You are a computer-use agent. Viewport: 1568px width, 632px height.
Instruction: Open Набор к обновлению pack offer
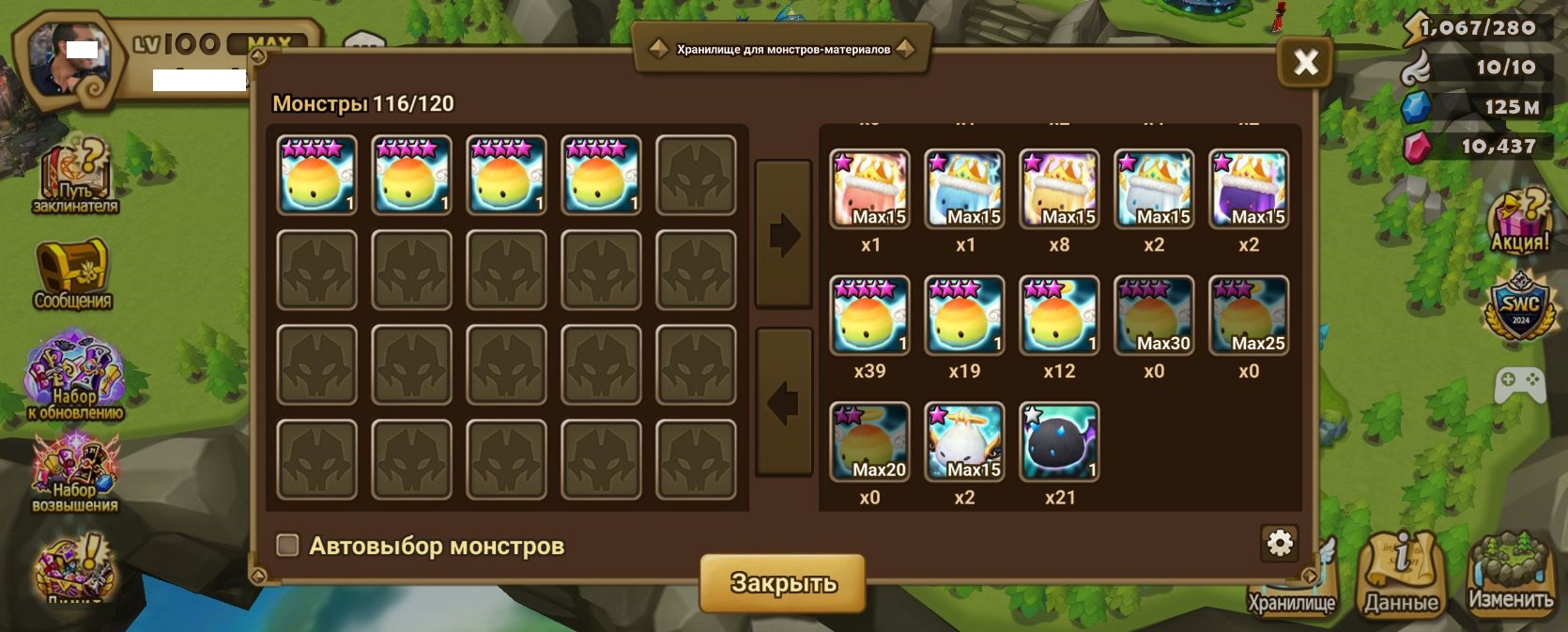pyautogui.click(x=74, y=375)
